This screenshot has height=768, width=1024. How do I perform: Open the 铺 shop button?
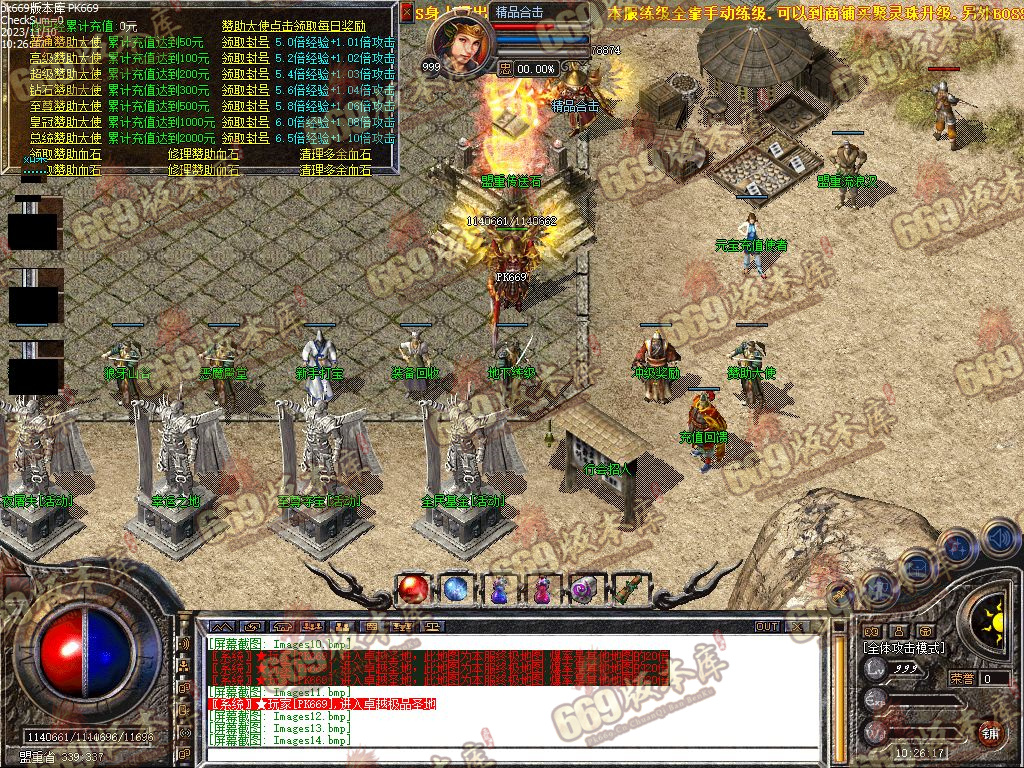tap(990, 732)
